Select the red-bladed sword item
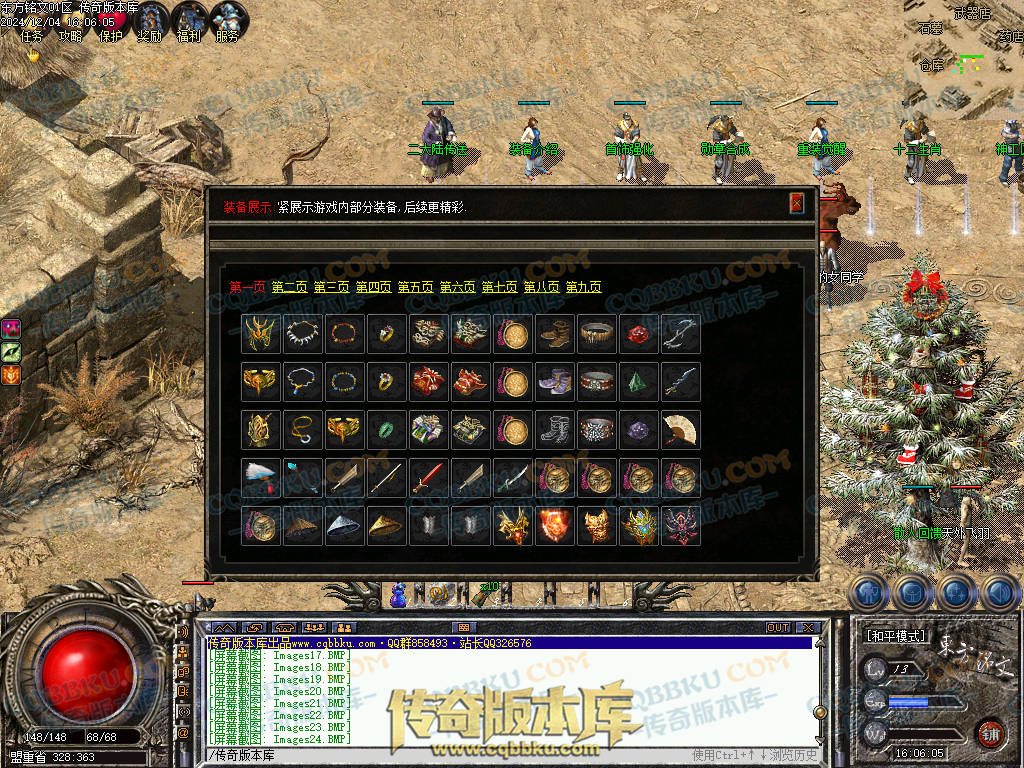1024x768 pixels. pos(428,478)
